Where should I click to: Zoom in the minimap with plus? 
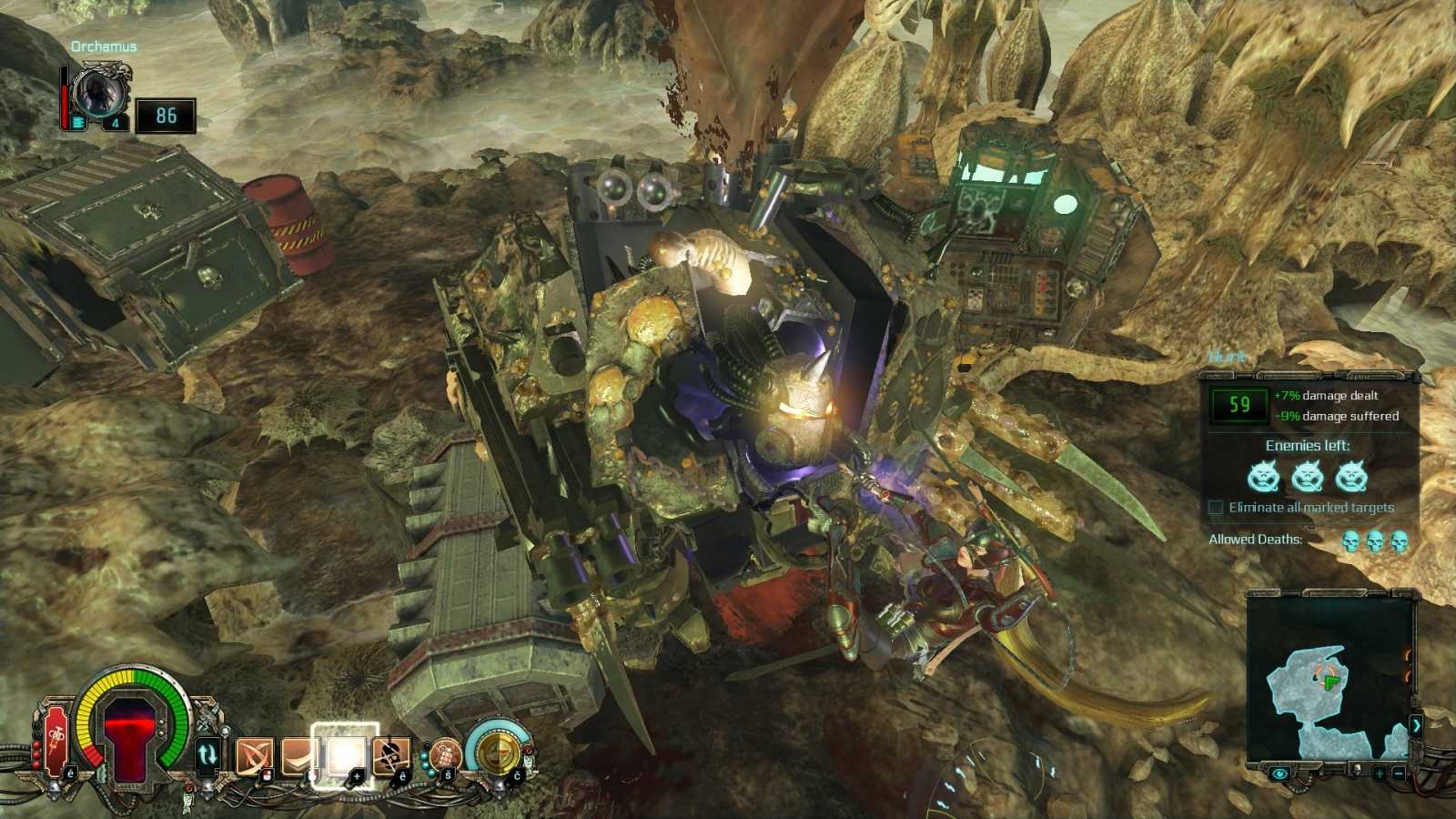[x=1380, y=773]
